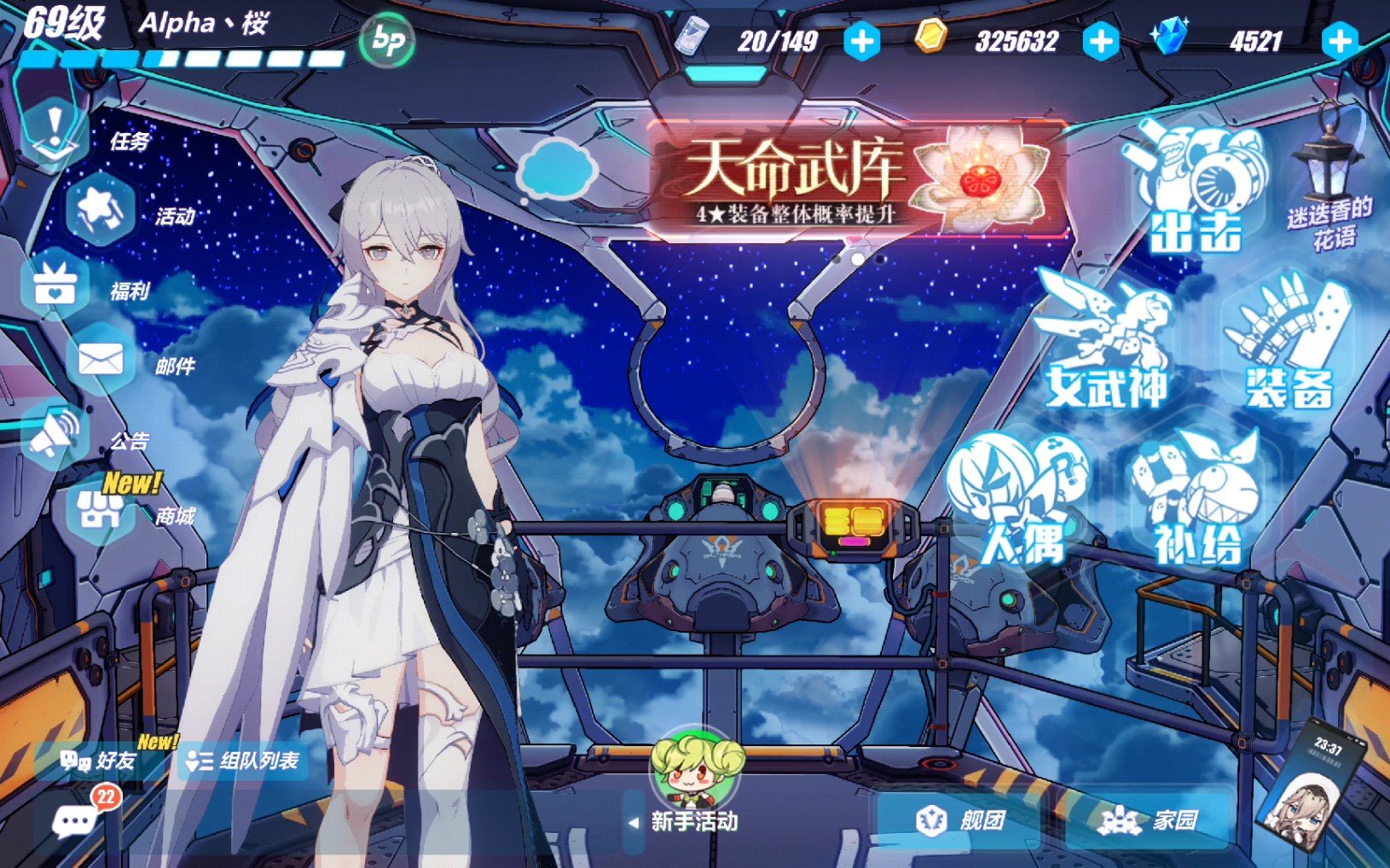Add gold coins with the plus button
This screenshot has height=868, width=1390.
[x=1100, y=41]
